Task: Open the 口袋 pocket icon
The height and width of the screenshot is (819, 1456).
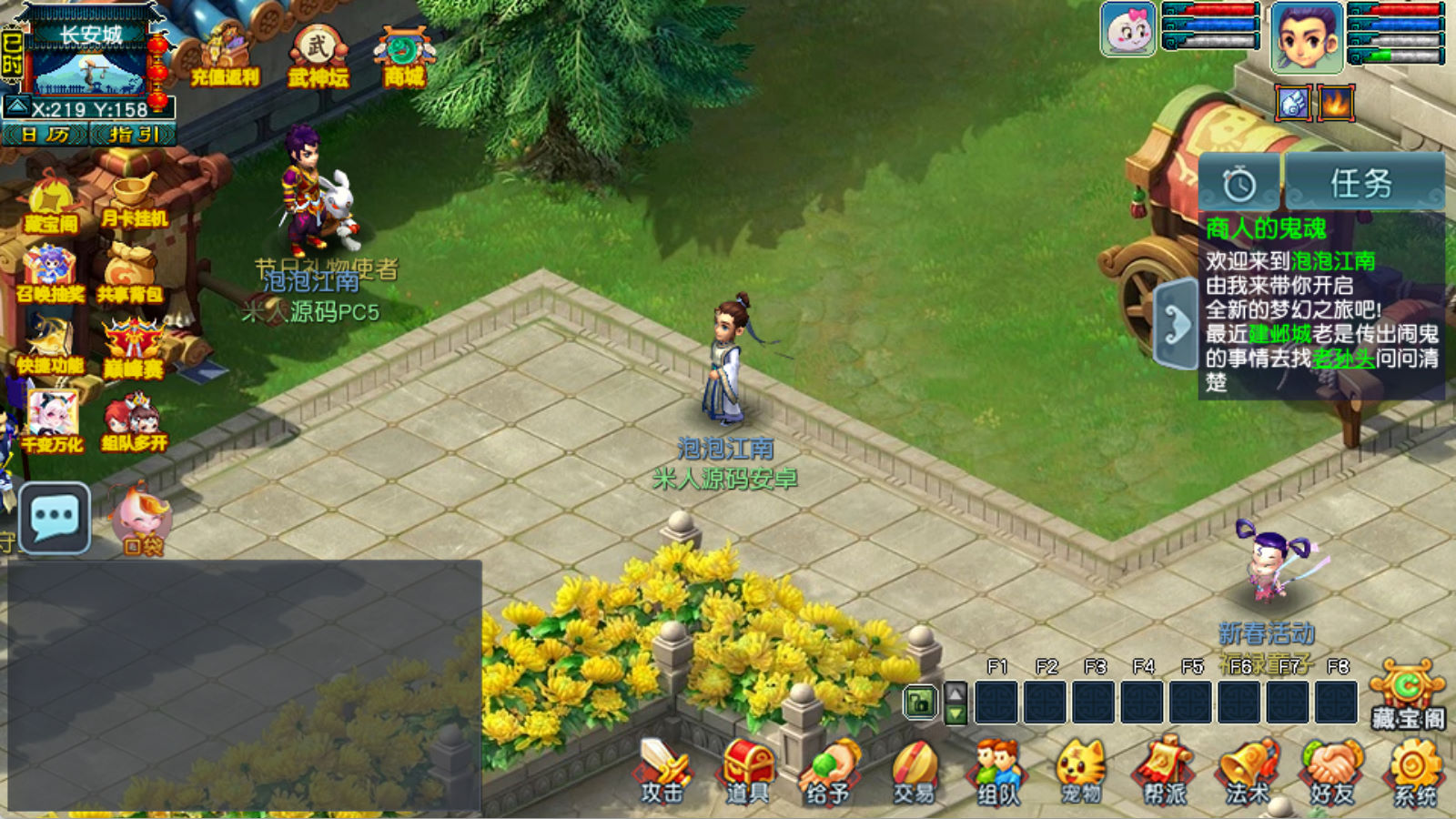Action: pyautogui.click(x=143, y=521)
